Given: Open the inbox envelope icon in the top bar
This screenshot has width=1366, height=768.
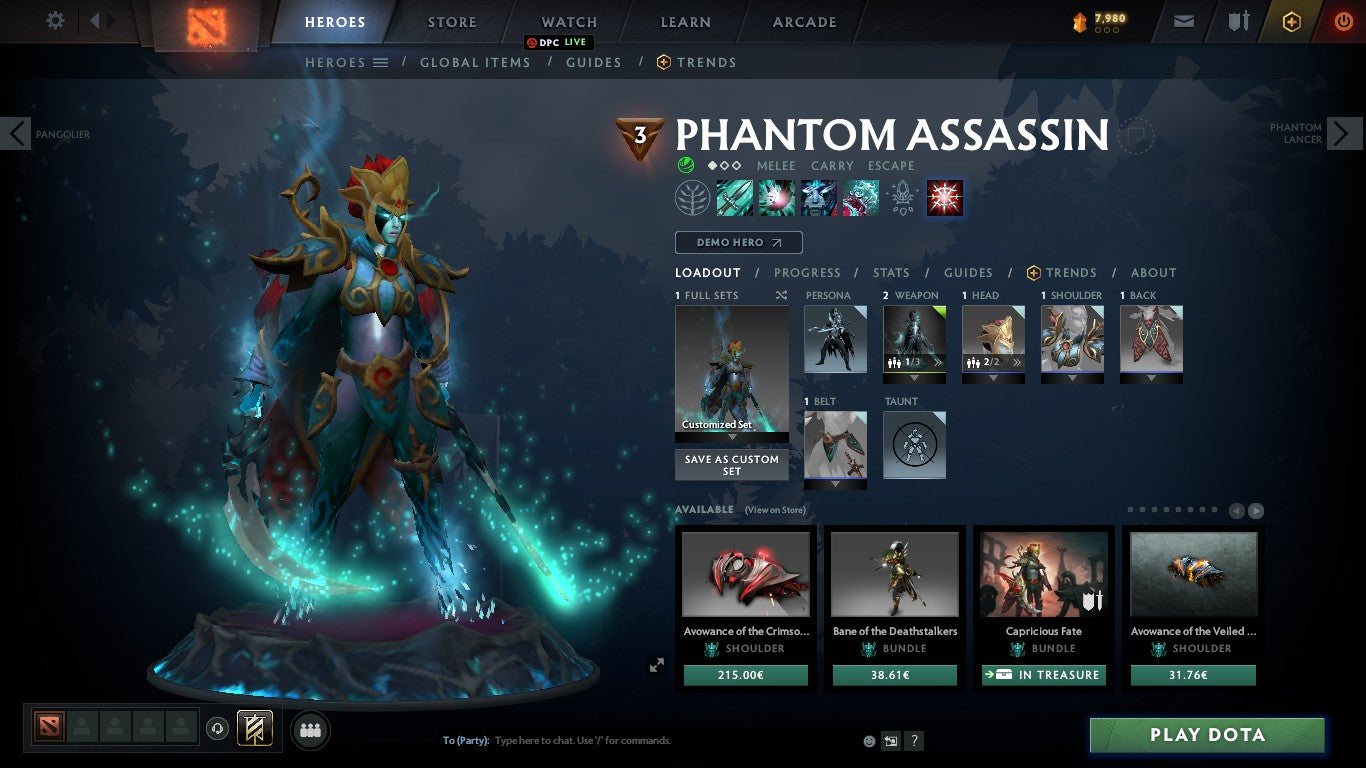Looking at the screenshot, I should coord(1183,20).
